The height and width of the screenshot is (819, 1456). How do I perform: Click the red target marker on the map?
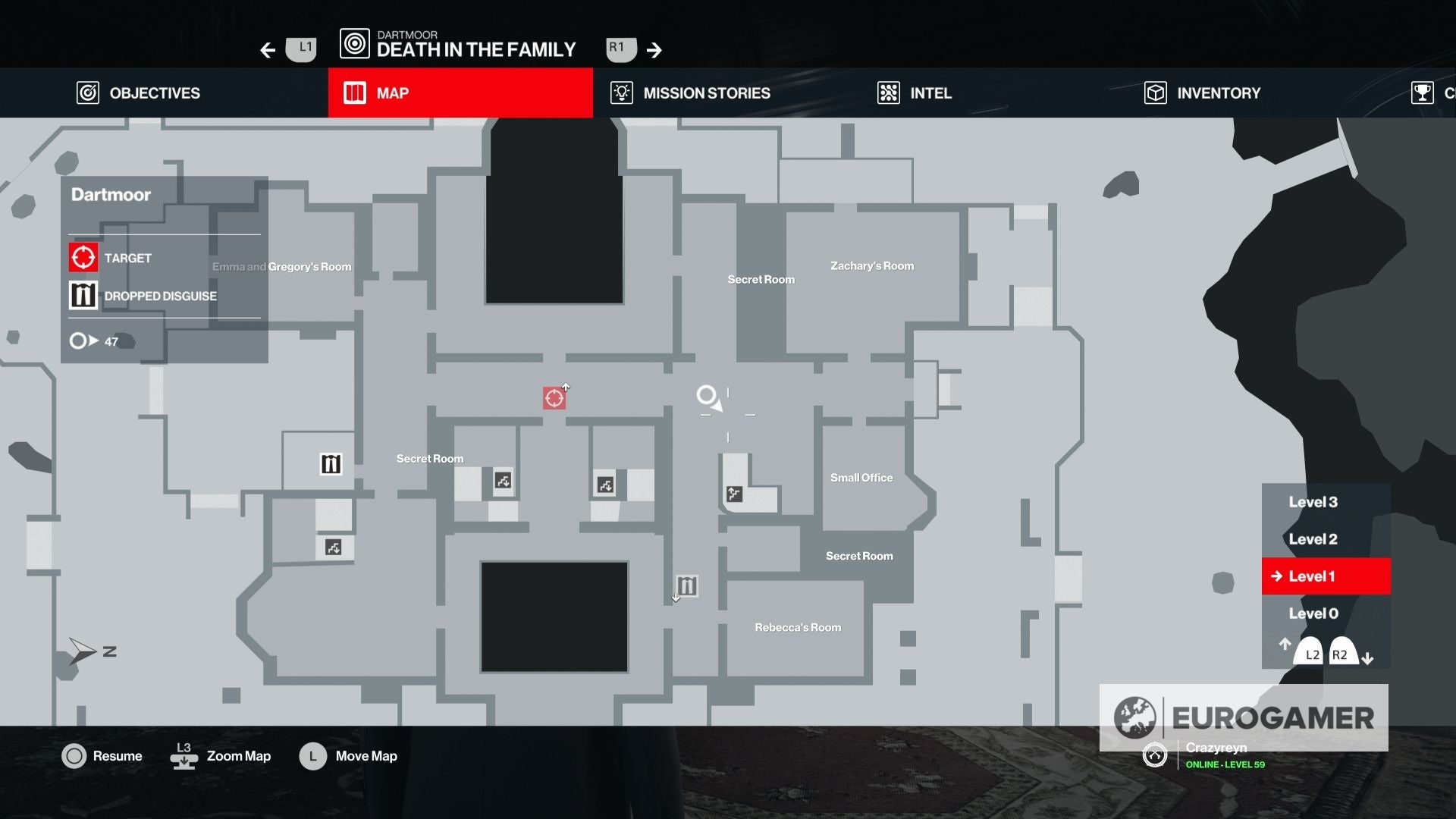[x=554, y=396]
